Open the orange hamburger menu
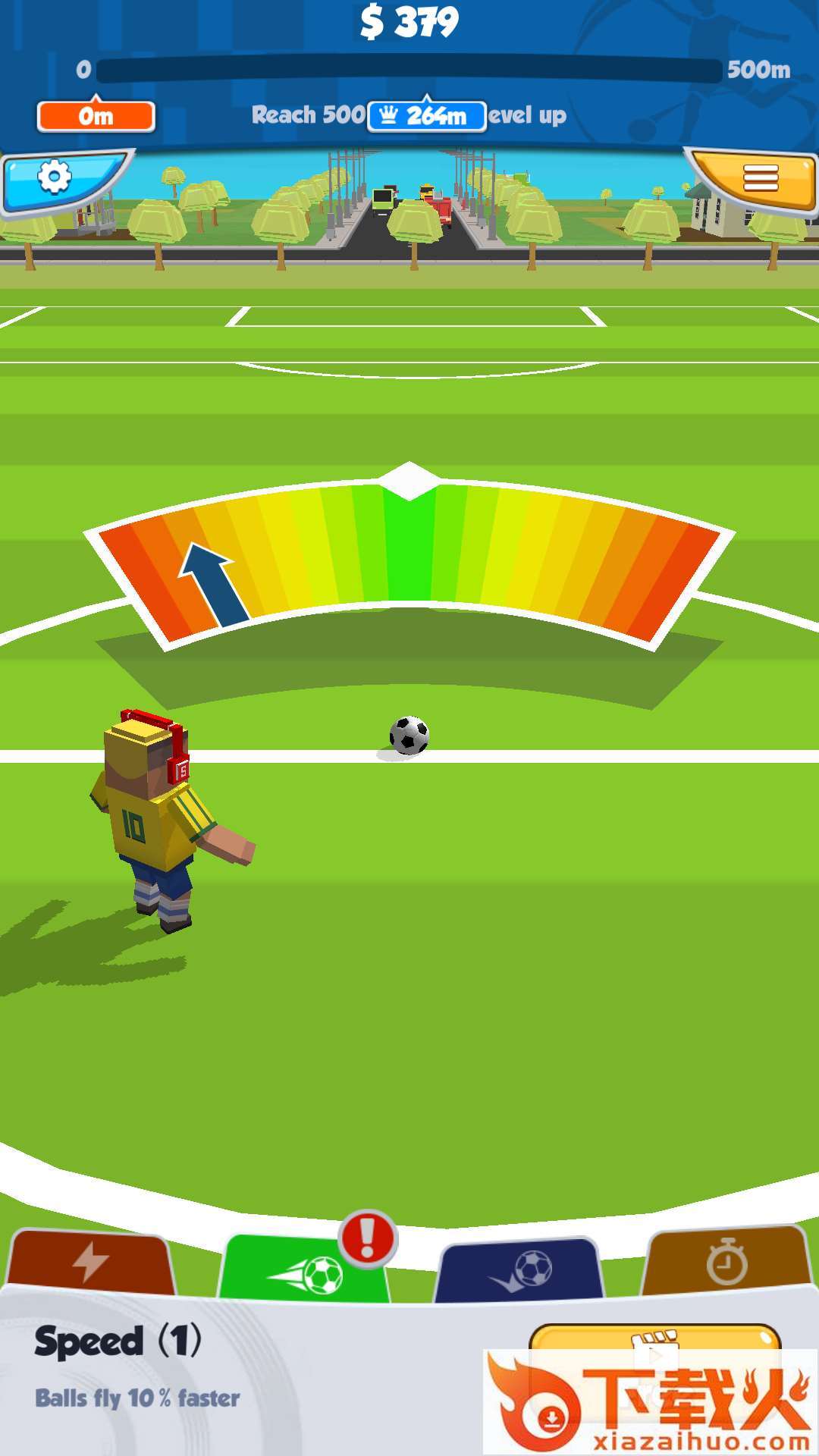This screenshot has height=1456, width=819. point(759,179)
